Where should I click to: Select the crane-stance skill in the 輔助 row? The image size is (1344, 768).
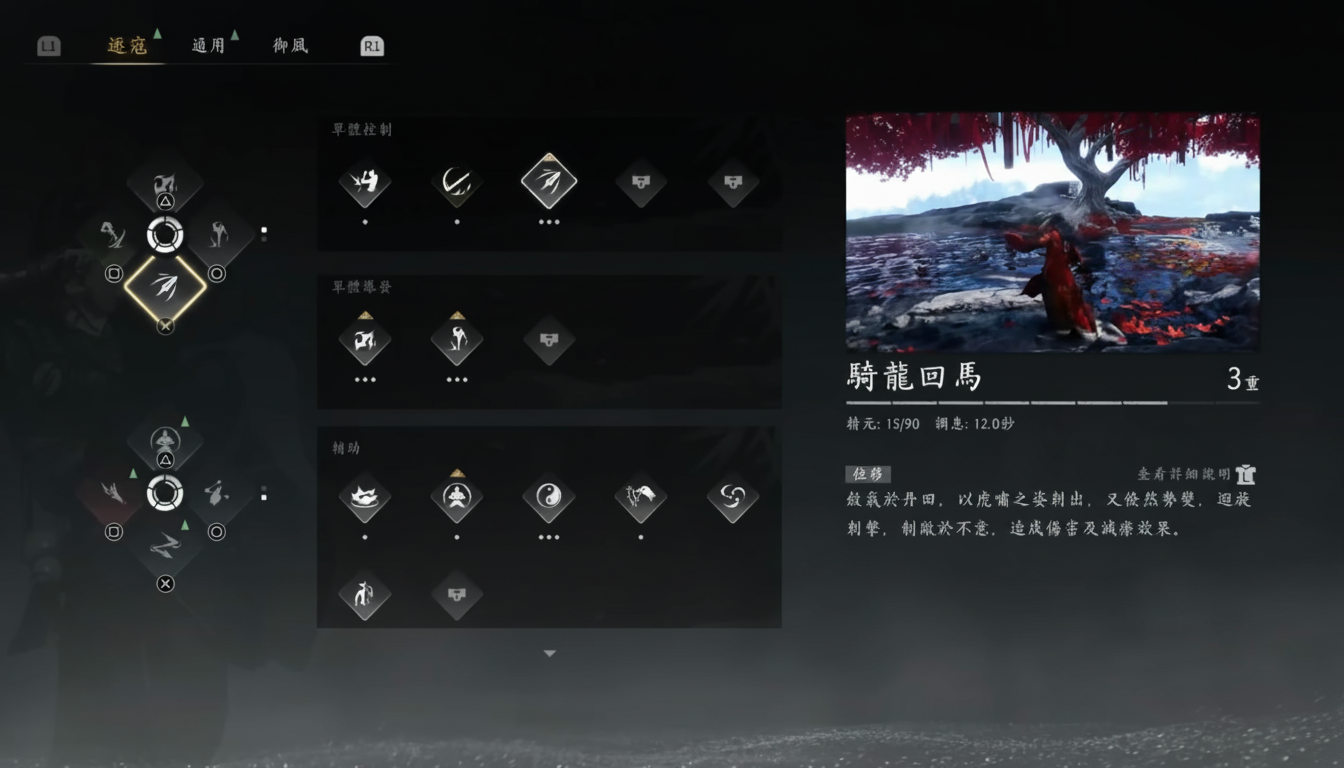(641, 500)
